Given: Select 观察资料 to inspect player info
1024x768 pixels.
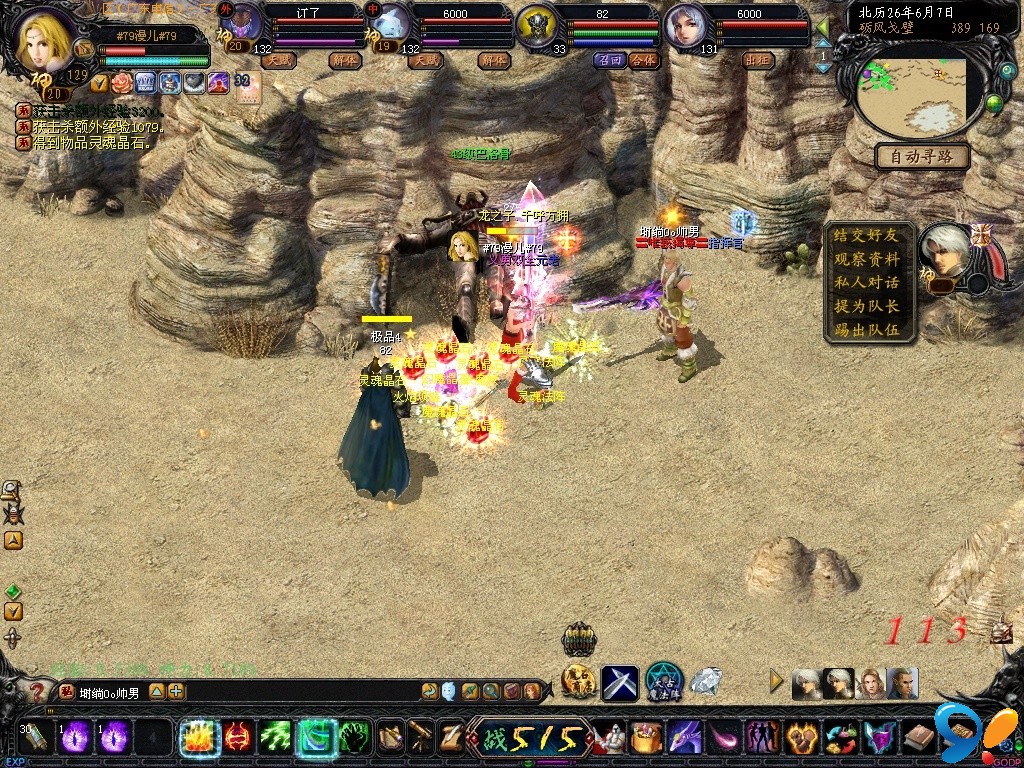Looking at the screenshot, I should tap(866, 259).
